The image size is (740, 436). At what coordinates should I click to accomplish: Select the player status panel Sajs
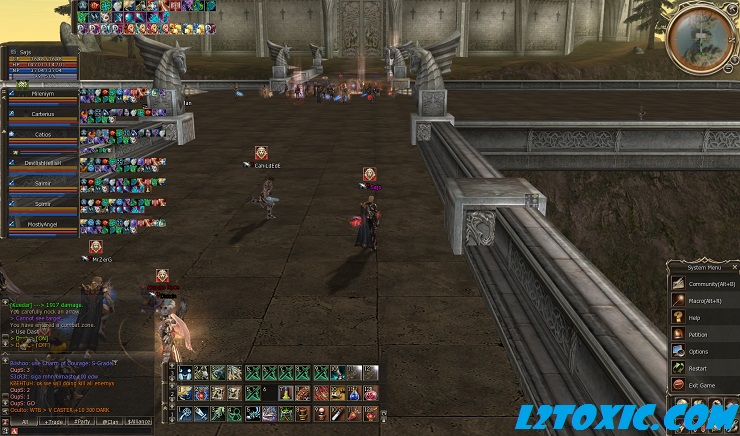point(40,63)
